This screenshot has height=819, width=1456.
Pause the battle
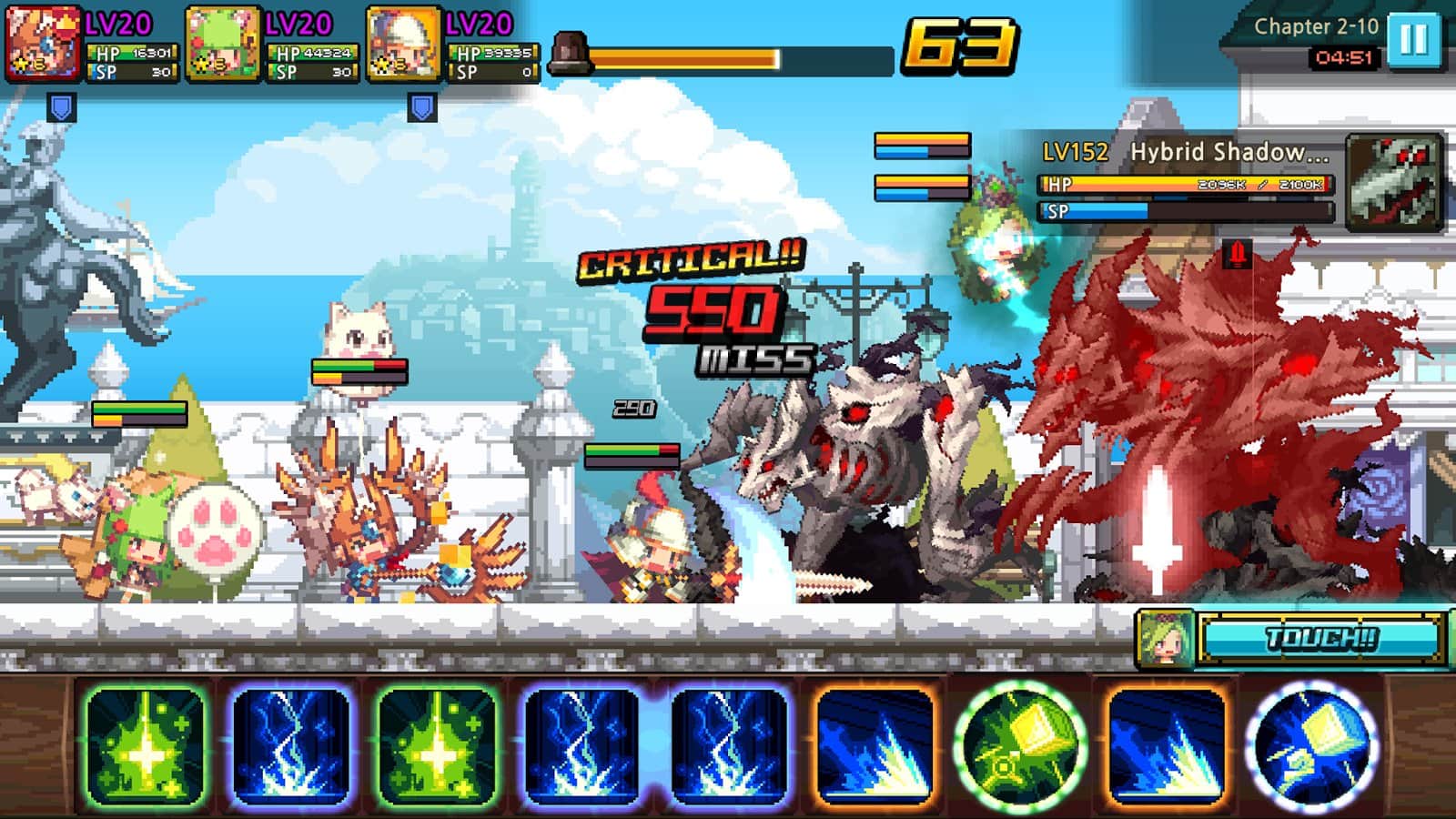pos(1413,40)
